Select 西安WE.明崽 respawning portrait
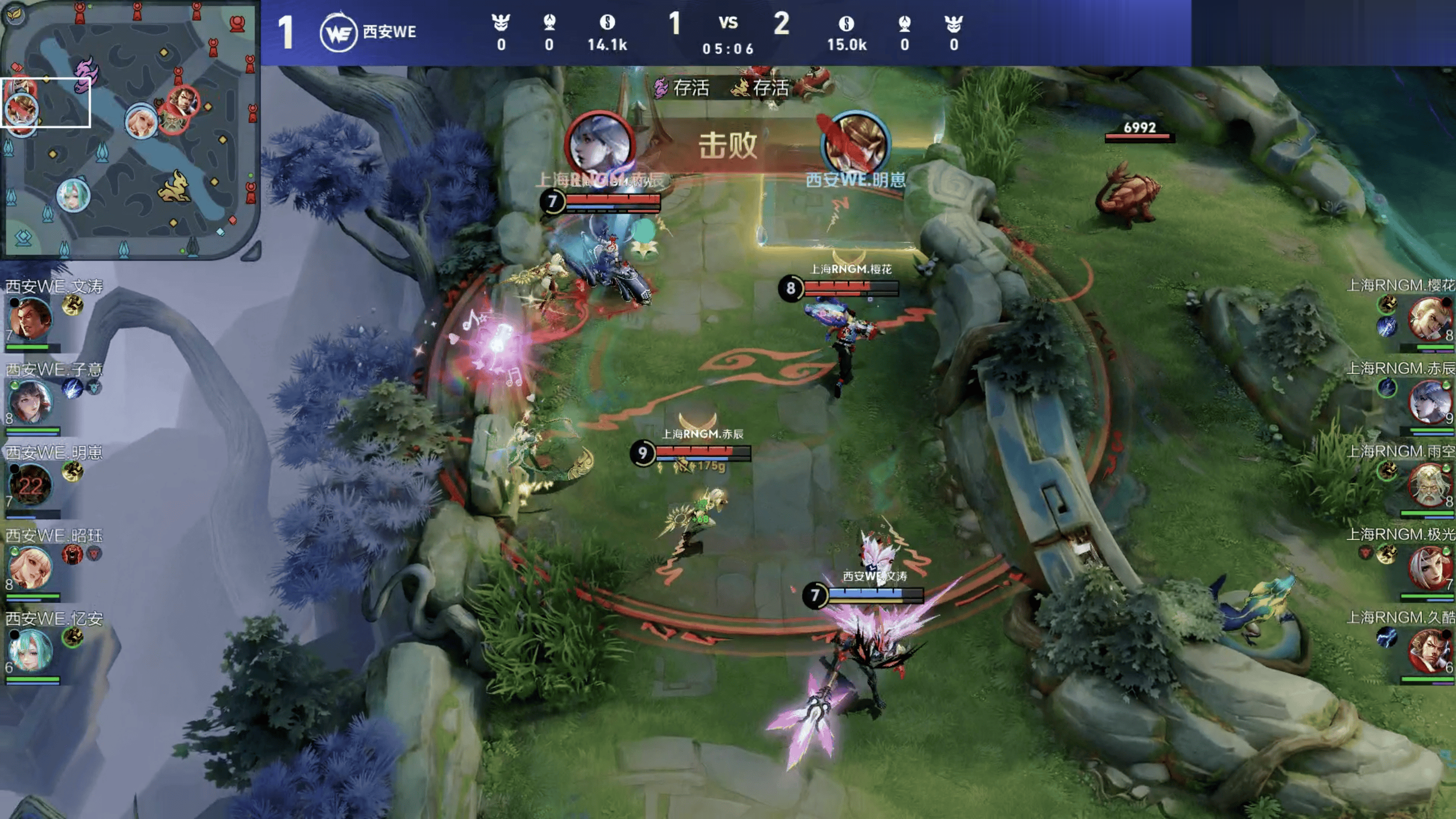 coord(30,485)
